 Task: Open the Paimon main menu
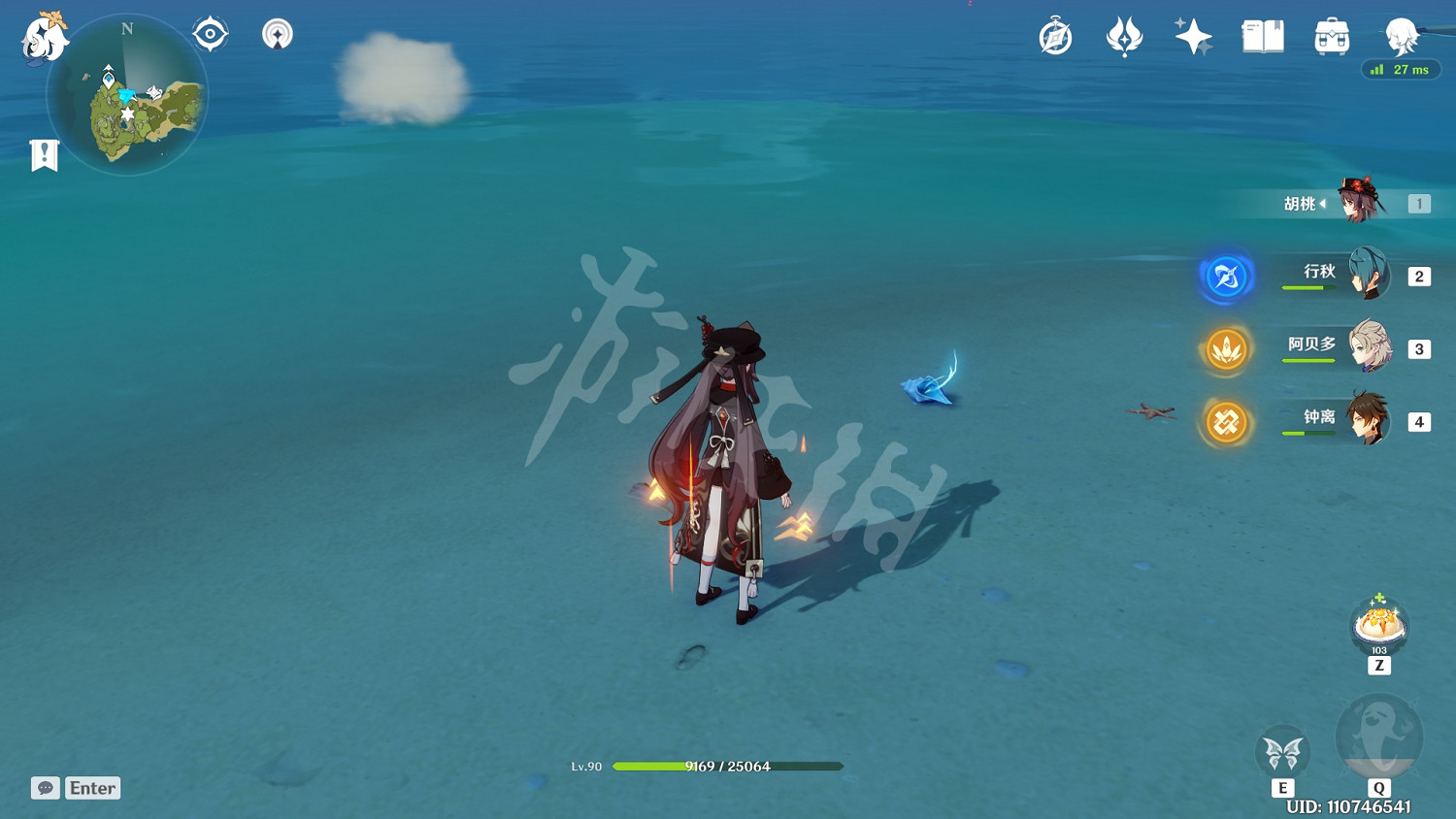tap(44, 39)
